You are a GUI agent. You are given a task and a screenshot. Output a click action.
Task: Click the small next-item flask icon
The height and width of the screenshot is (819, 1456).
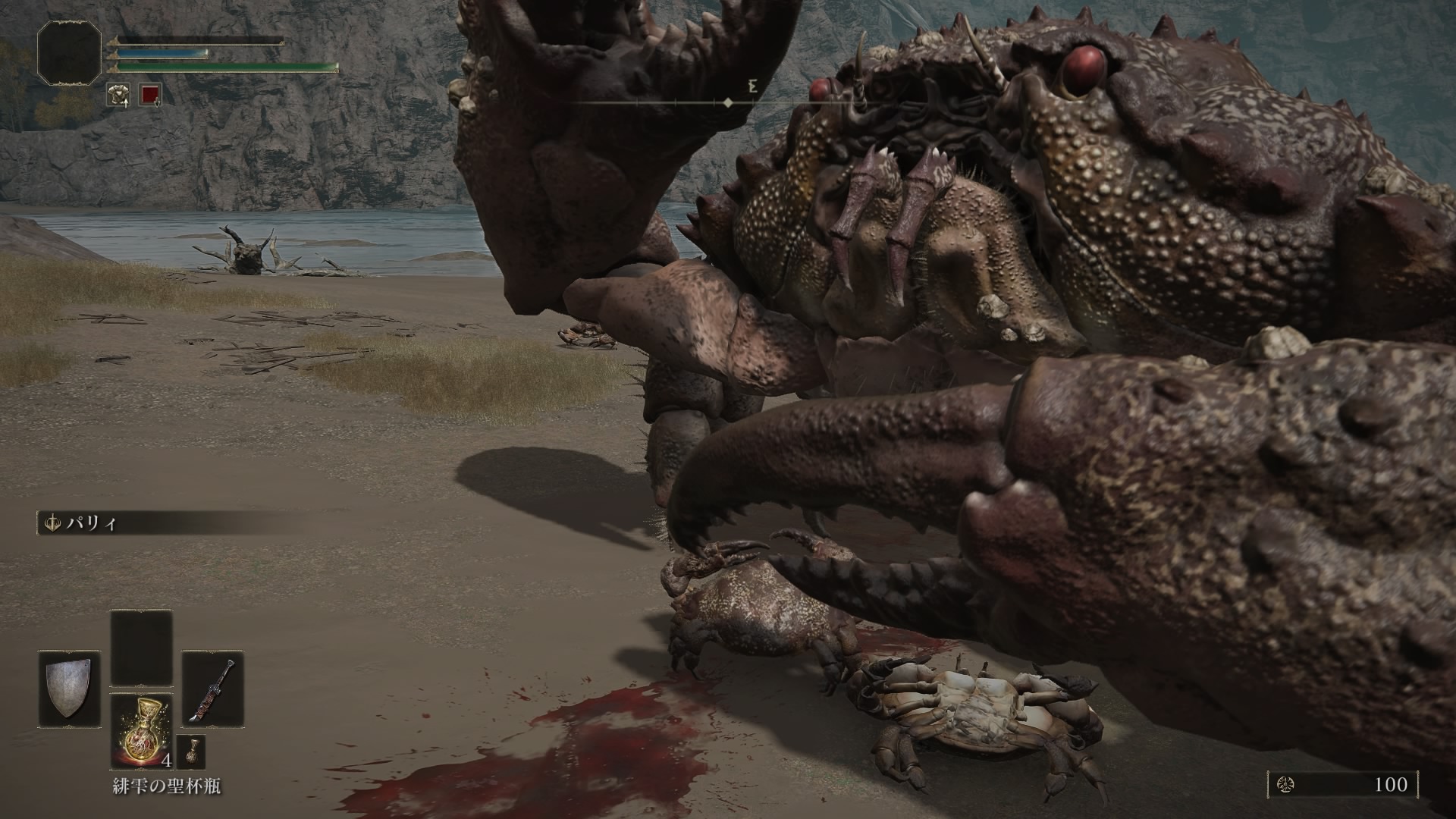coord(190,752)
